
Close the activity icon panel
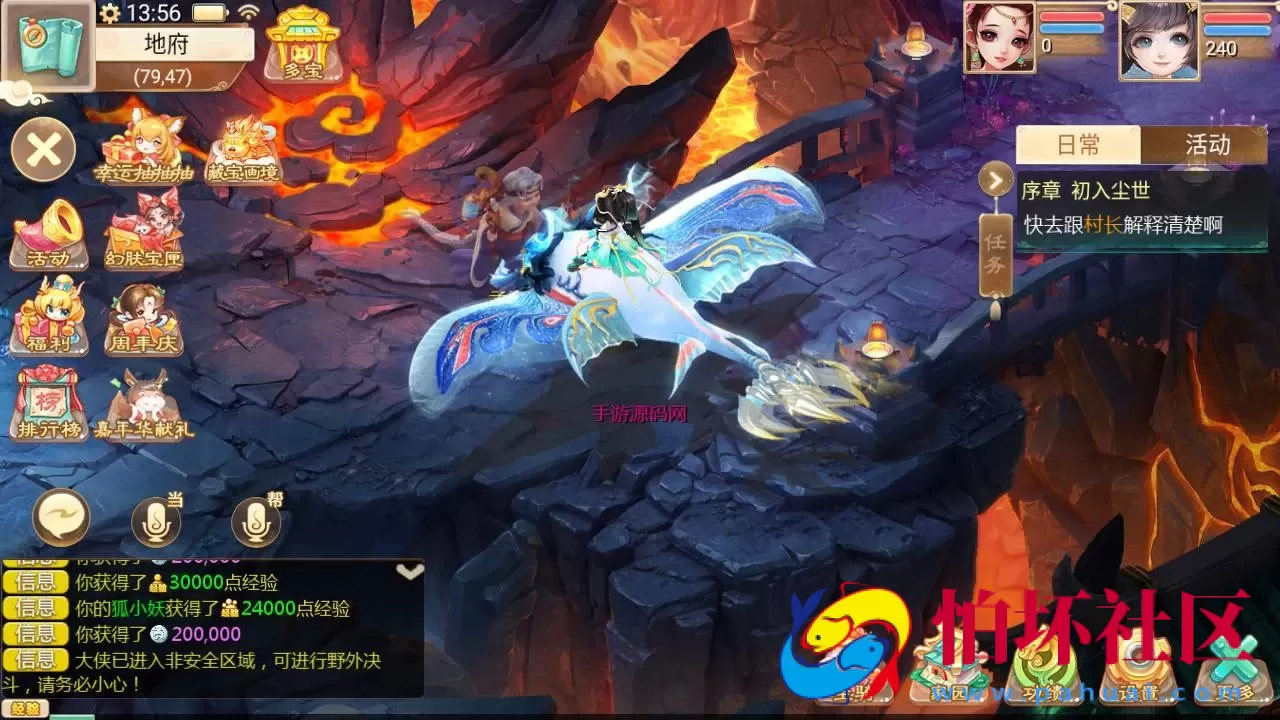tap(44, 150)
